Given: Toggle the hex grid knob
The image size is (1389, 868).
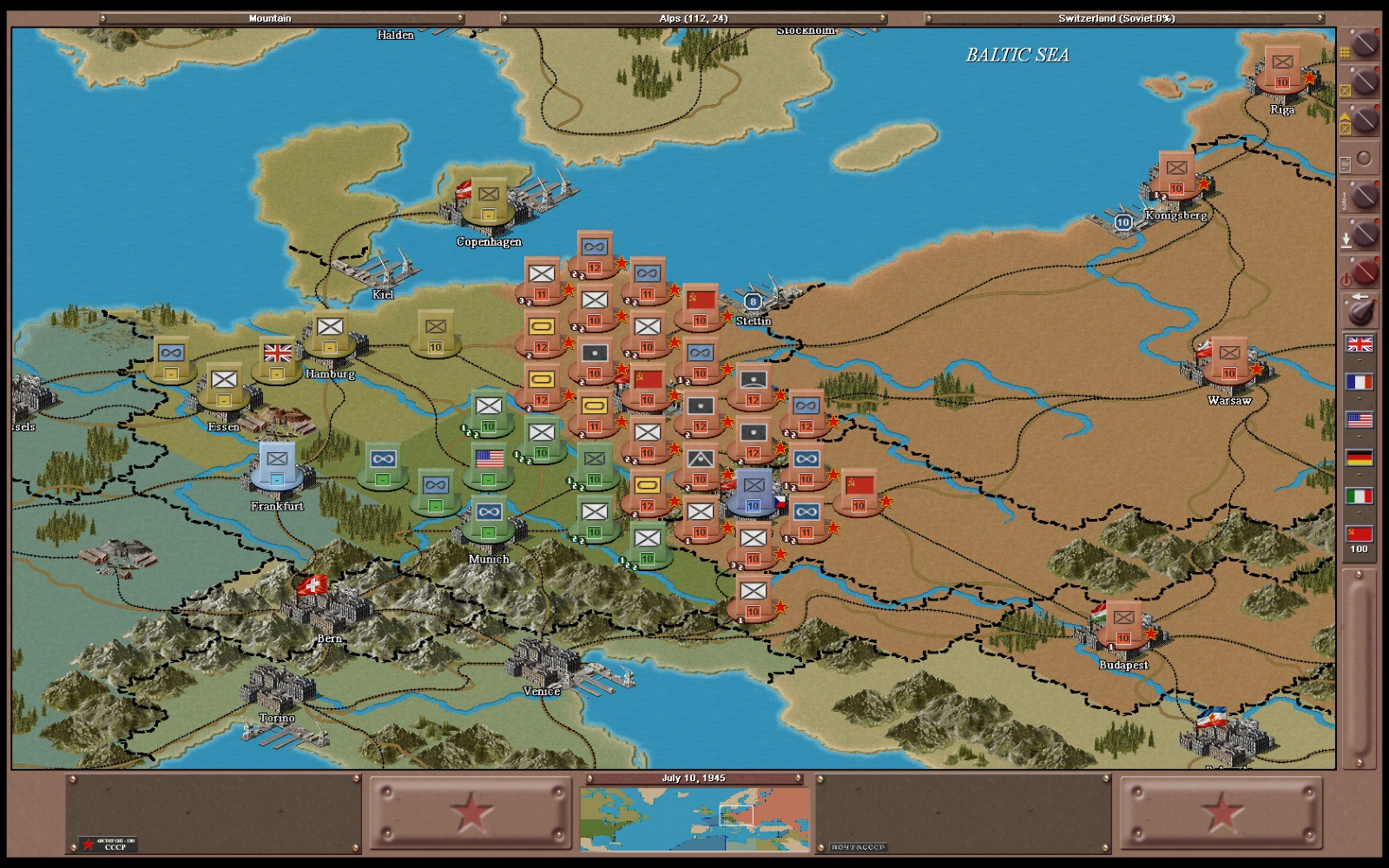Looking at the screenshot, I should pos(1364,43).
